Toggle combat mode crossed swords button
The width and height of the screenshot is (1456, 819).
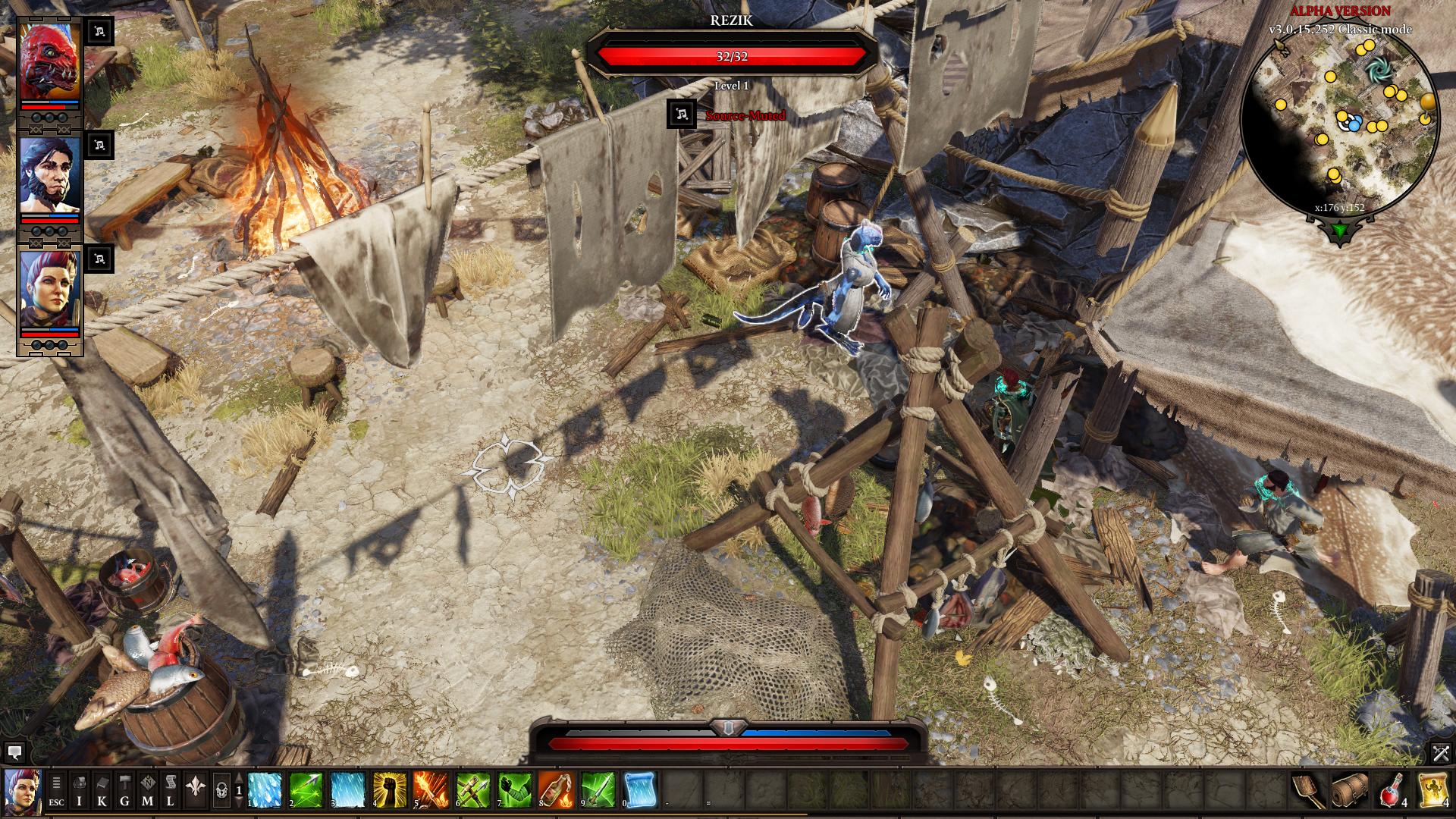[1440, 752]
